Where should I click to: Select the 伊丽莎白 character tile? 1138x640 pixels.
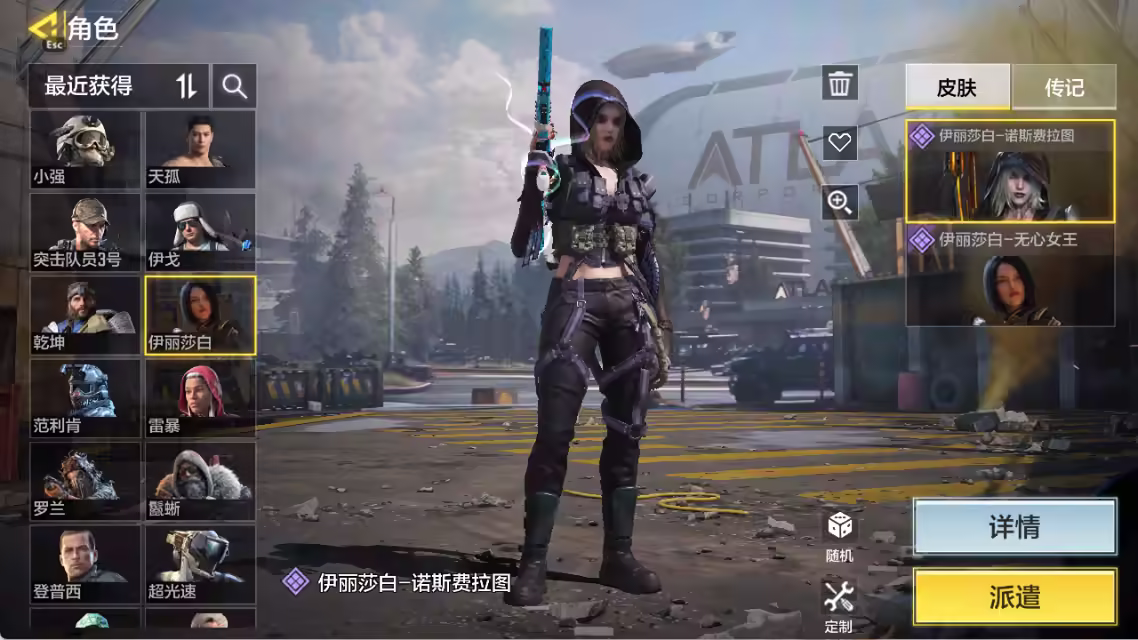[200, 315]
